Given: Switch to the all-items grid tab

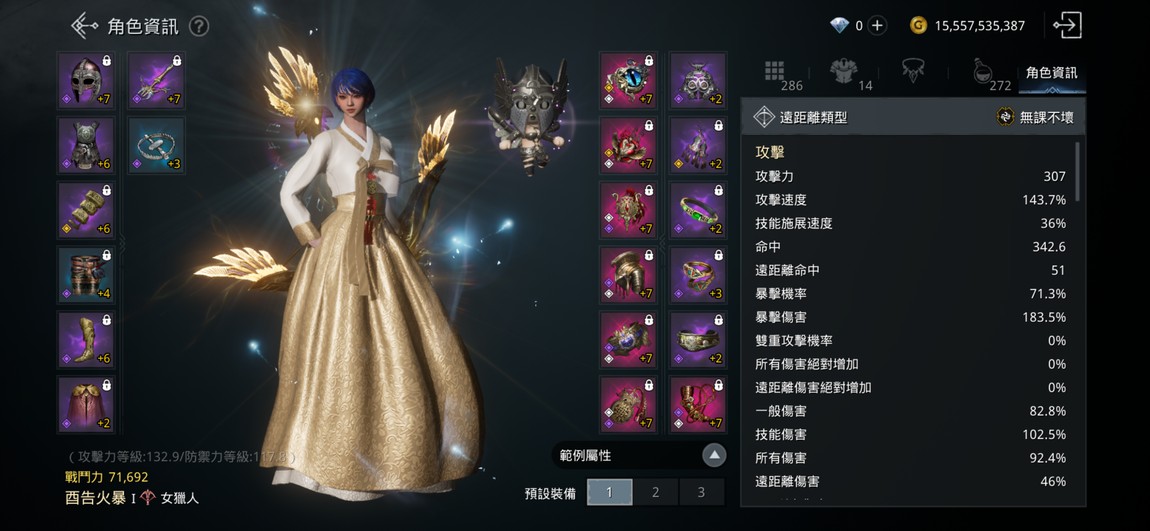Looking at the screenshot, I should 776,73.
